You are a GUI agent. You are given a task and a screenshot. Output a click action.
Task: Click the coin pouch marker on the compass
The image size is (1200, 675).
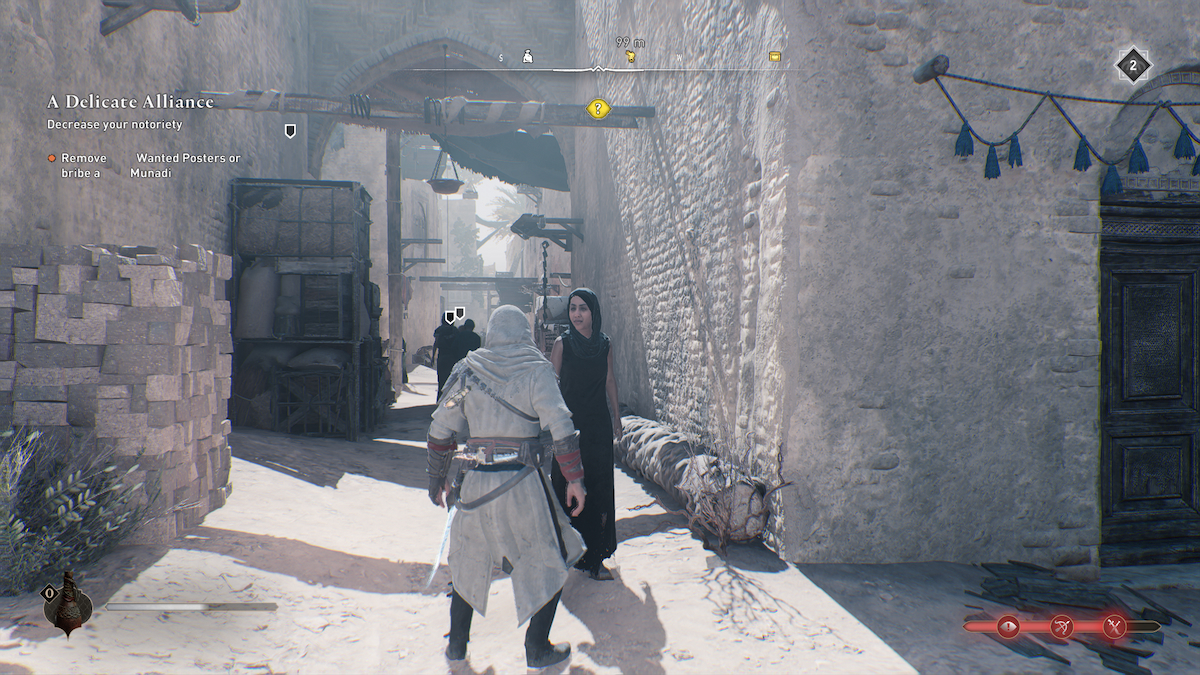pyautogui.click(x=528, y=57)
